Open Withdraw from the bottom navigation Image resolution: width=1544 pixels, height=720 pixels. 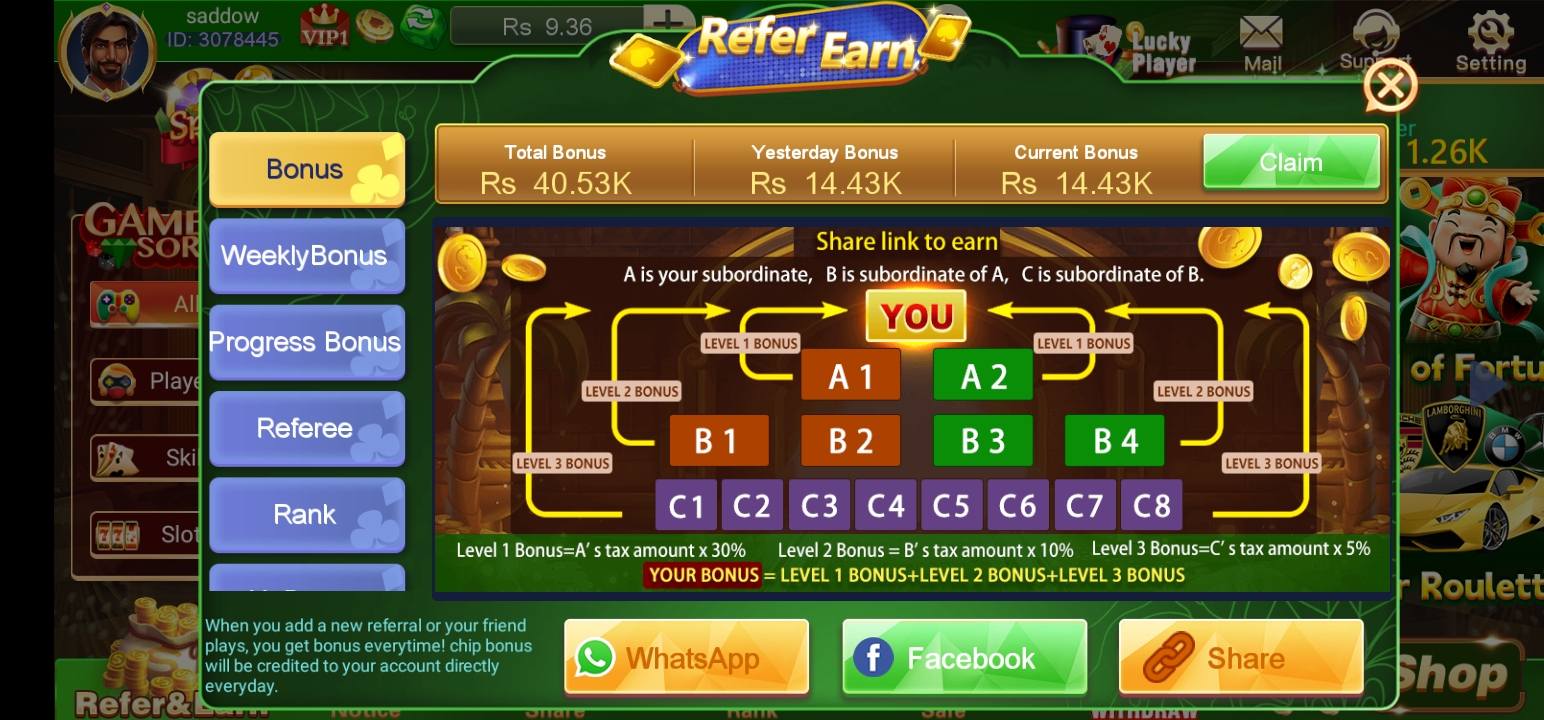tap(1143, 712)
